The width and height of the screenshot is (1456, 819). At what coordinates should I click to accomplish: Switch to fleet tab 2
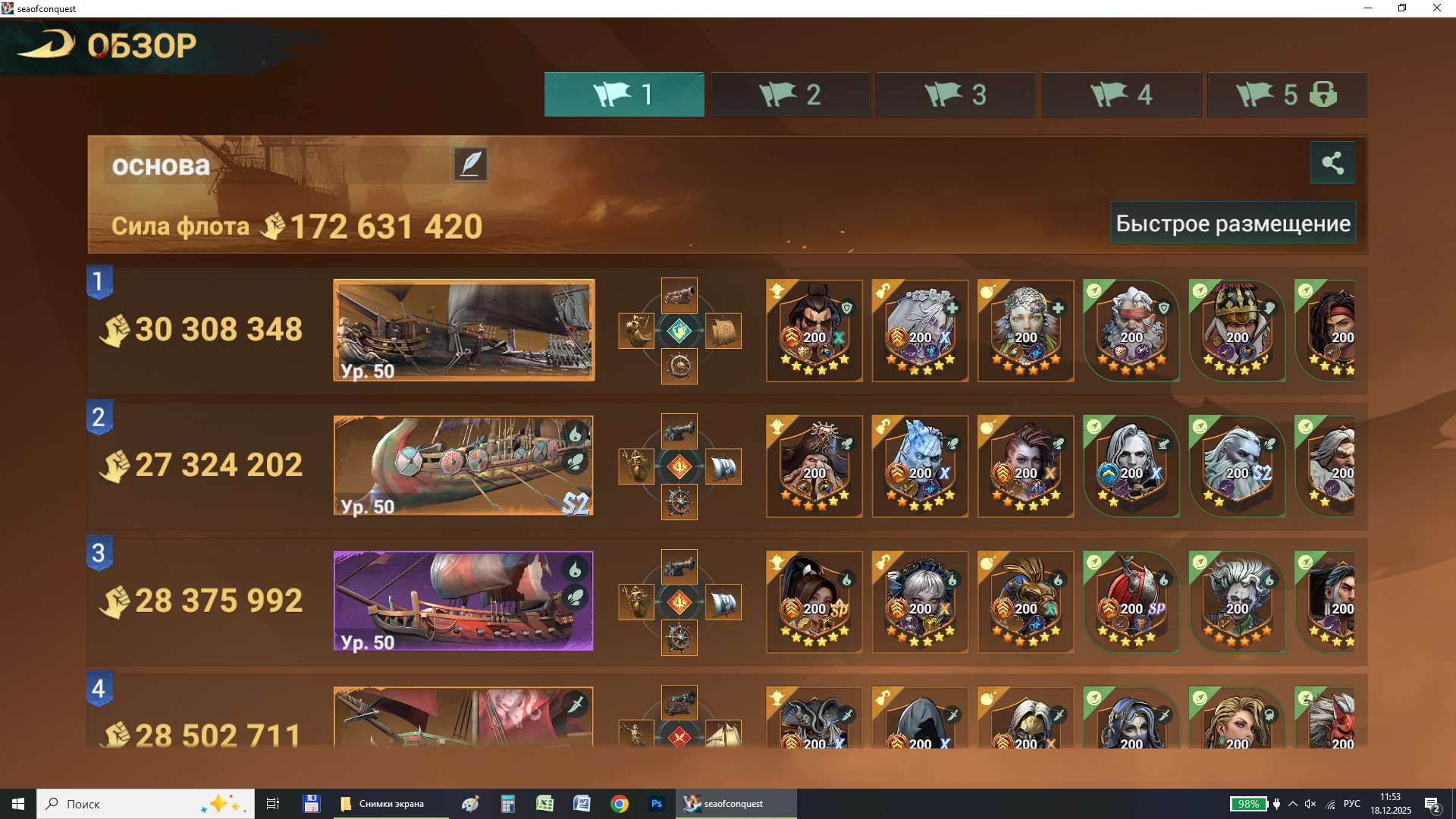[x=789, y=94]
